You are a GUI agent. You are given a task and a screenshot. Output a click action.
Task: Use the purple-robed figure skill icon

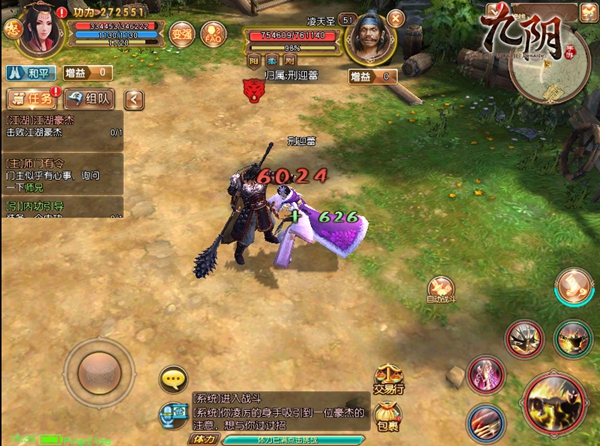[486, 374]
